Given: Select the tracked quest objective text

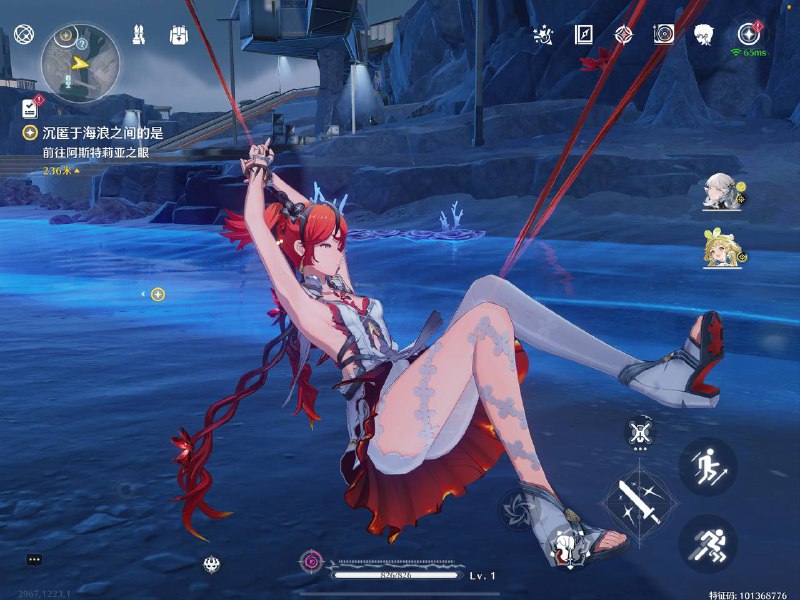Looking at the screenshot, I should (x=102, y=132).
